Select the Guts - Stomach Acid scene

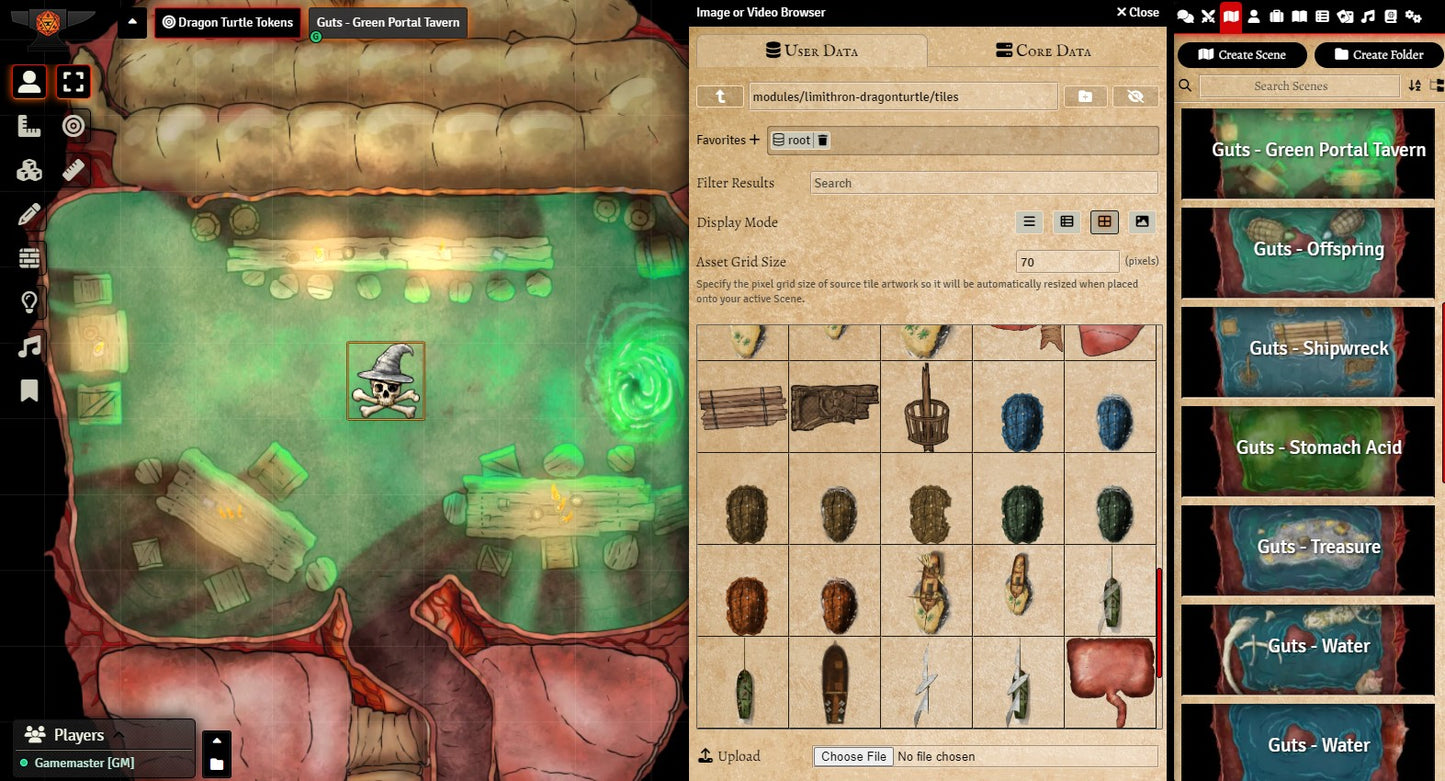tap(1308, 447)
